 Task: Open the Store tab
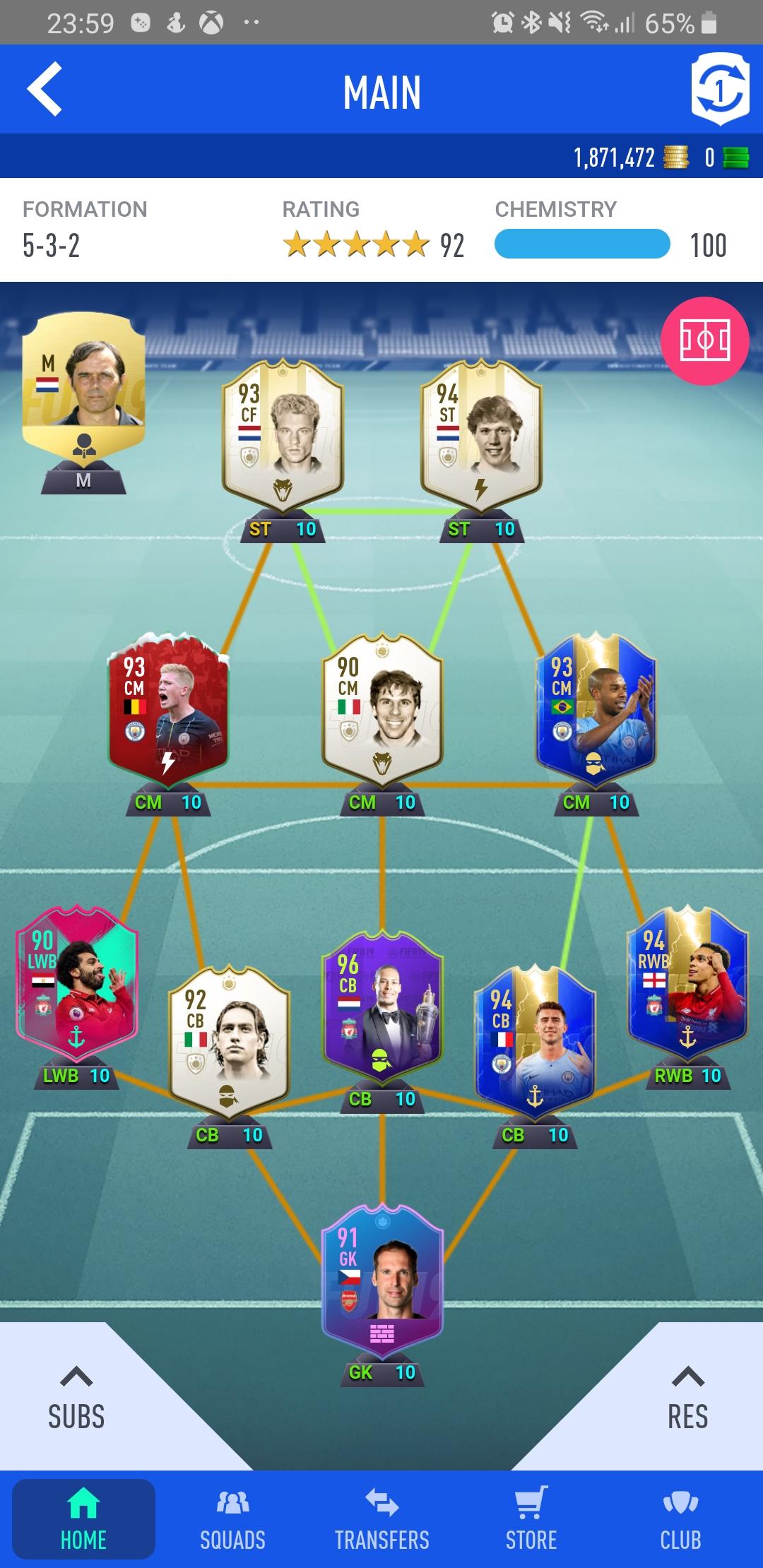[531, 1517]
